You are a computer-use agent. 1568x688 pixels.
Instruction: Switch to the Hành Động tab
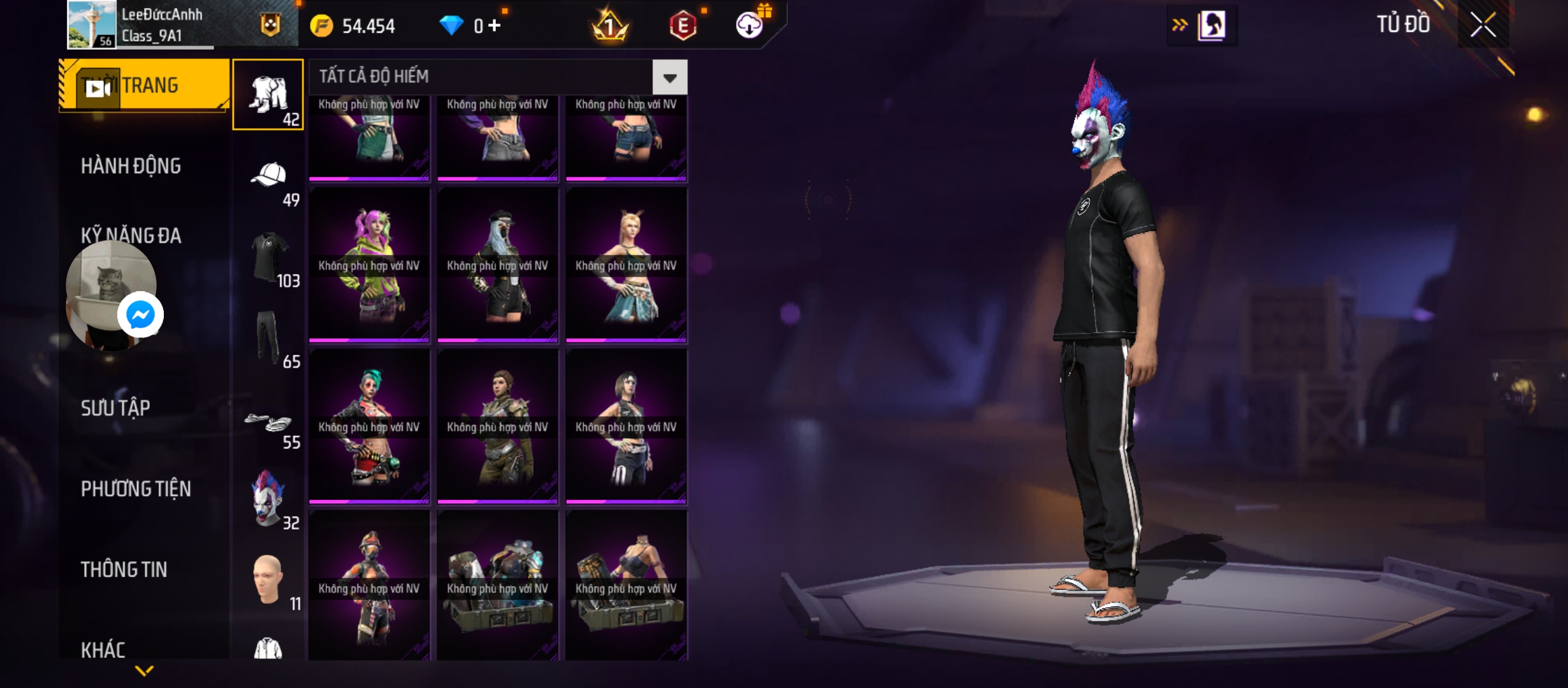(x=131, y=166)
